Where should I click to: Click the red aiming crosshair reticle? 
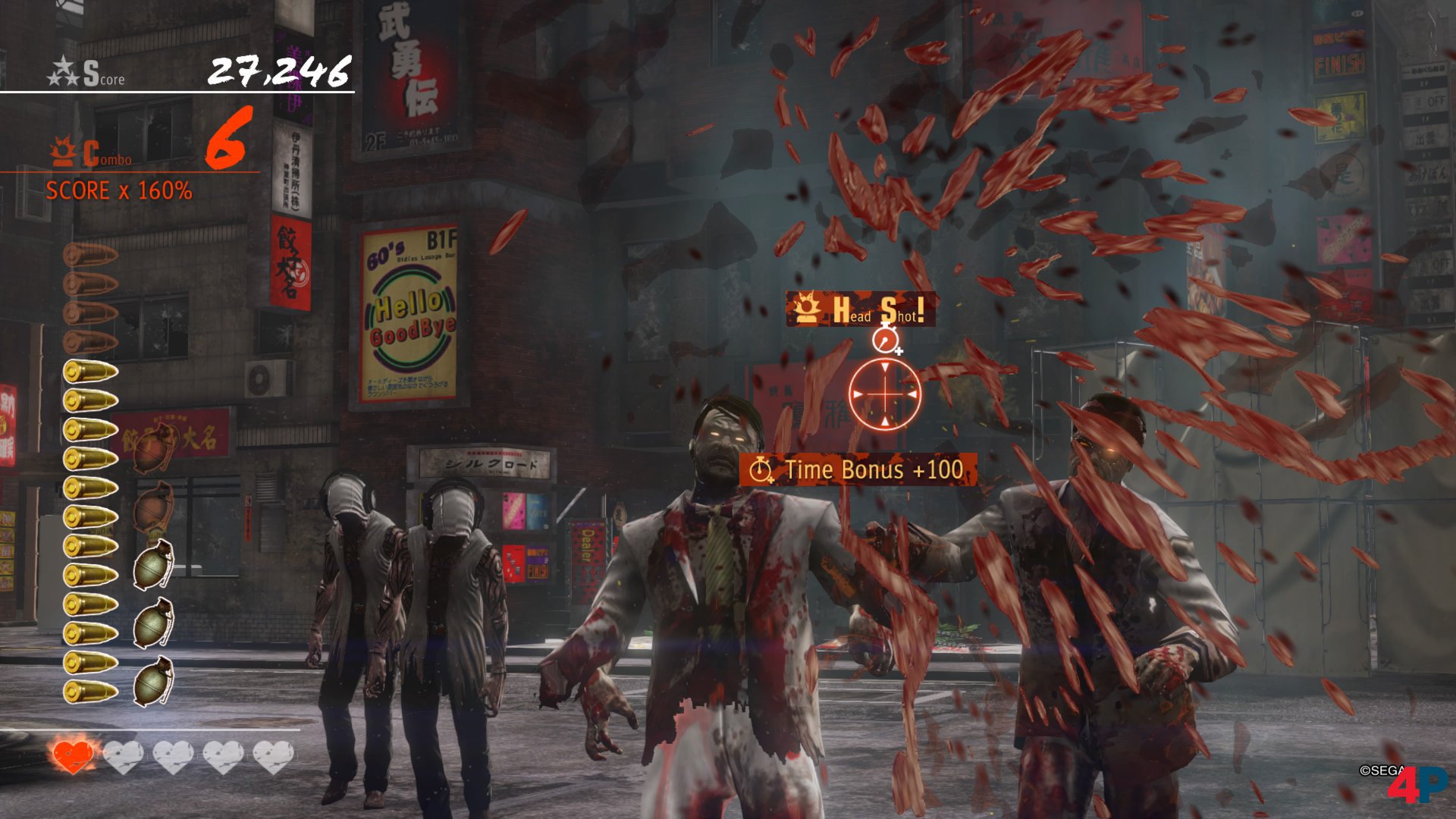885,394
